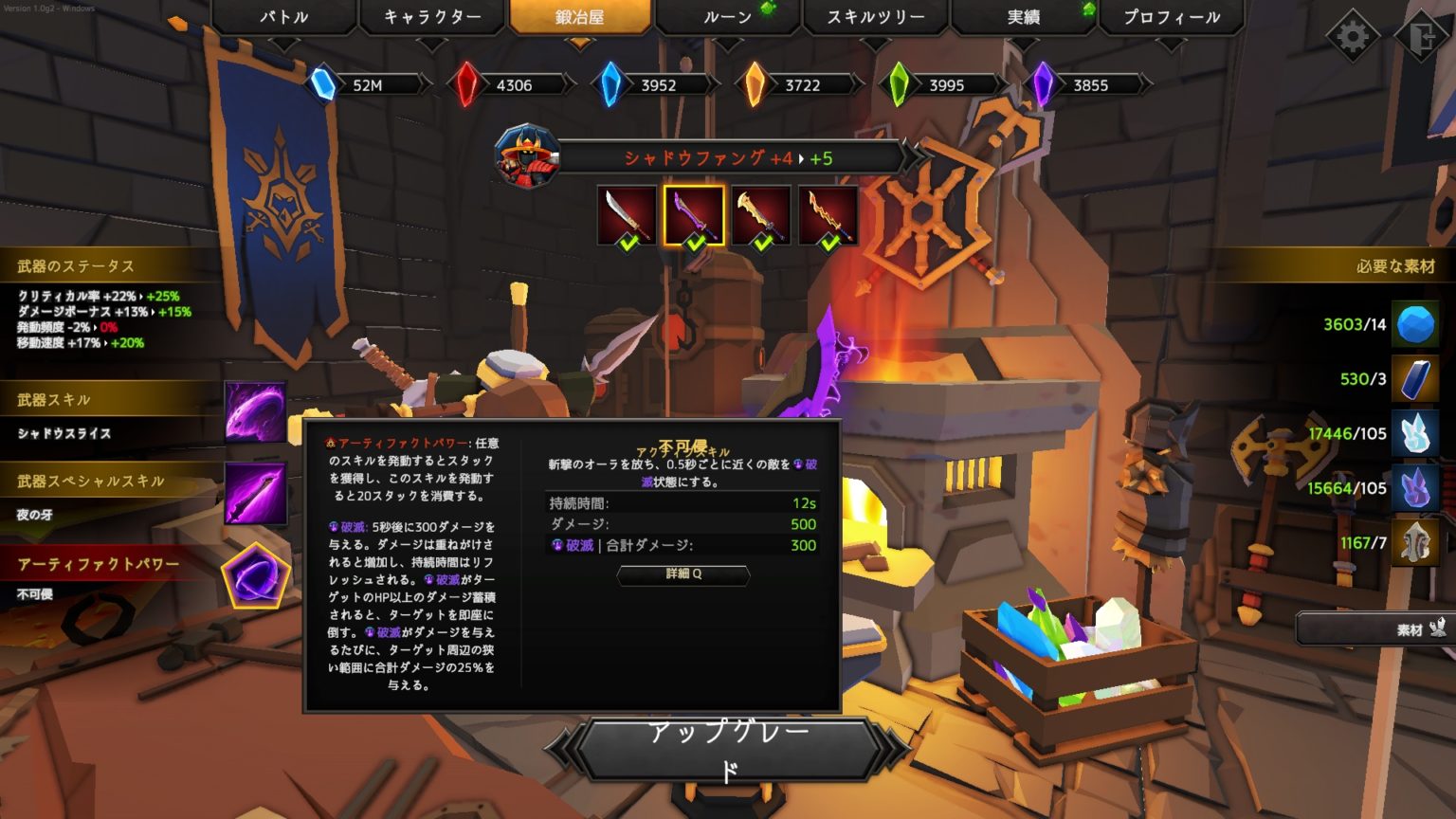Open the settings gear icon
The height and width of the screenshot is (819, 1456).
[x=1353, y=31]
